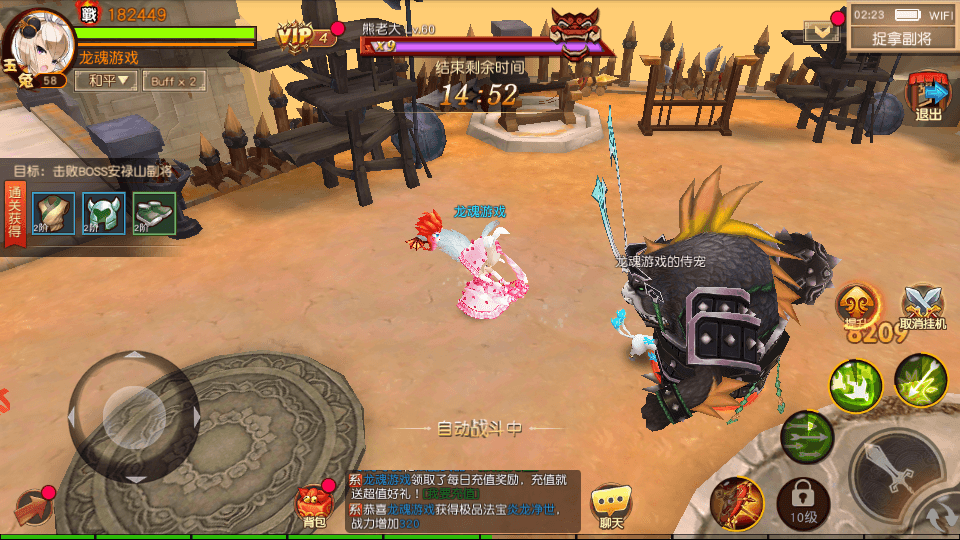Select the 2阶 horned helmet reward slot
The width and height of the screenshot is (960, 540).
[103, 213]
